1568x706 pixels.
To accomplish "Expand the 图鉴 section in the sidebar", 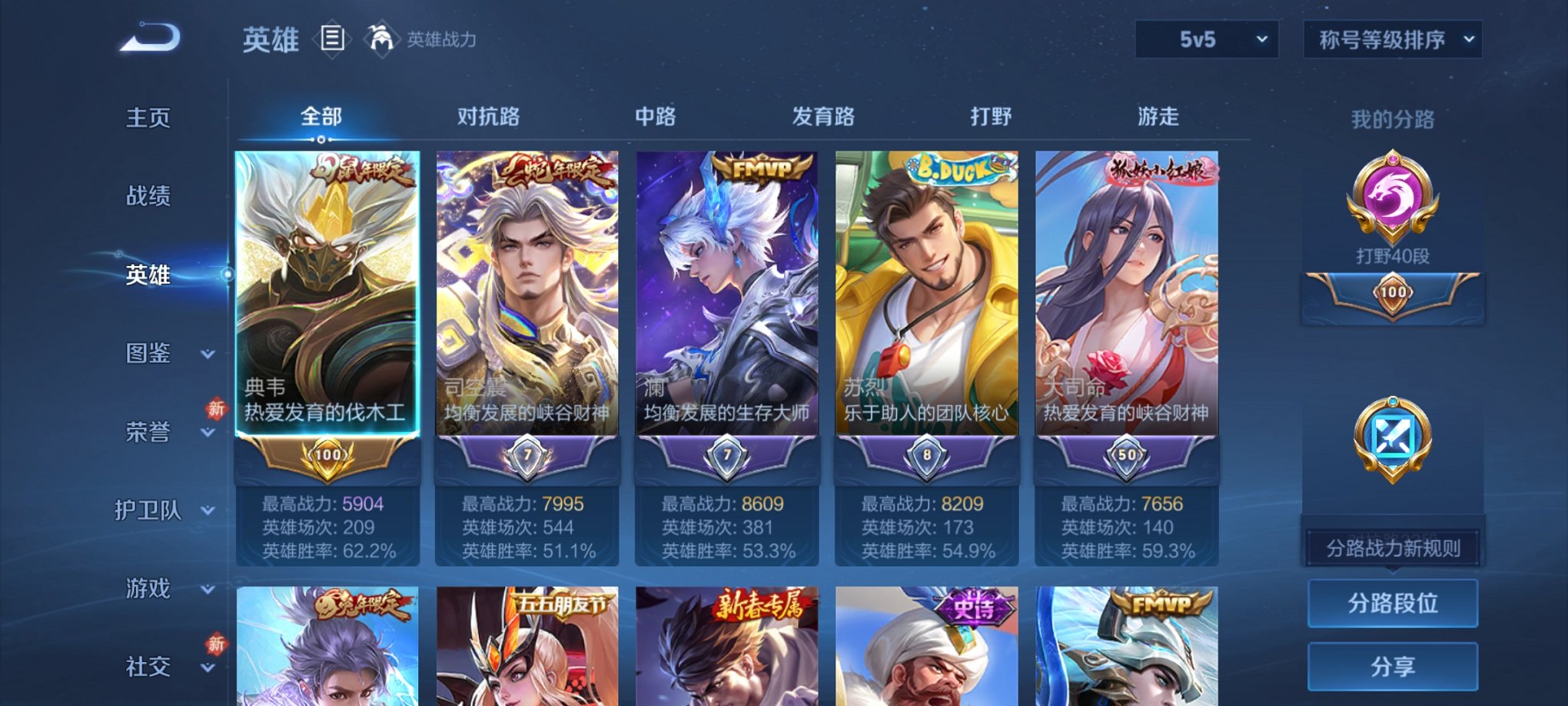I will coord(149,355).
